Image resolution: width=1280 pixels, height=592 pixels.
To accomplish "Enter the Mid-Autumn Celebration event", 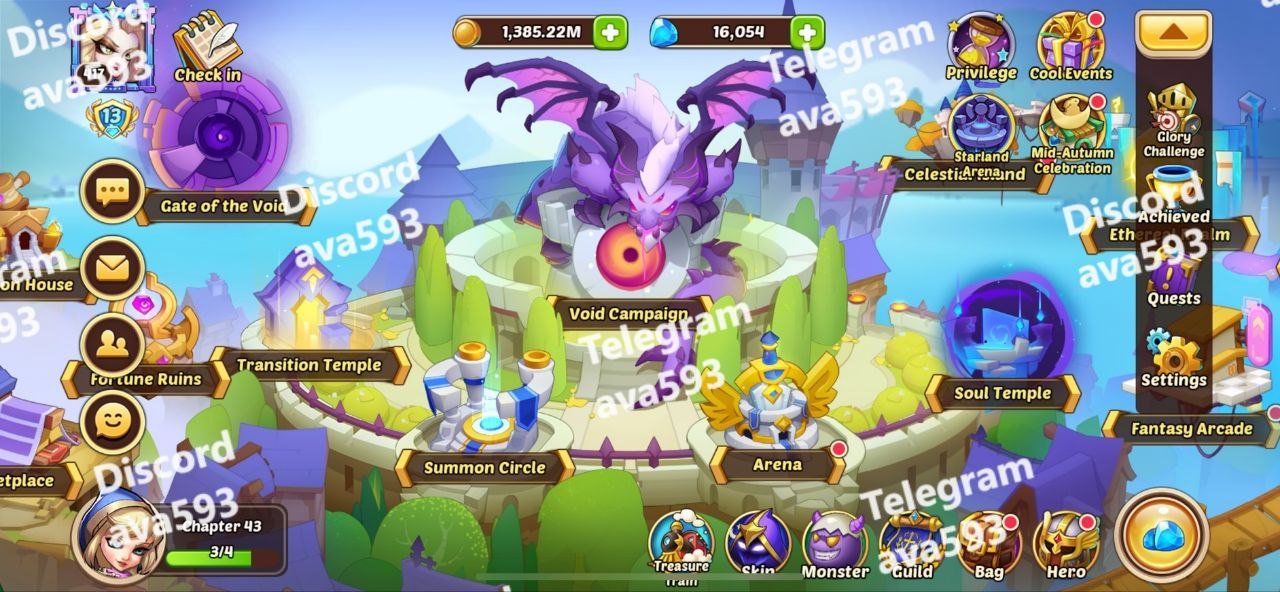I will [x=1071, y=132].
